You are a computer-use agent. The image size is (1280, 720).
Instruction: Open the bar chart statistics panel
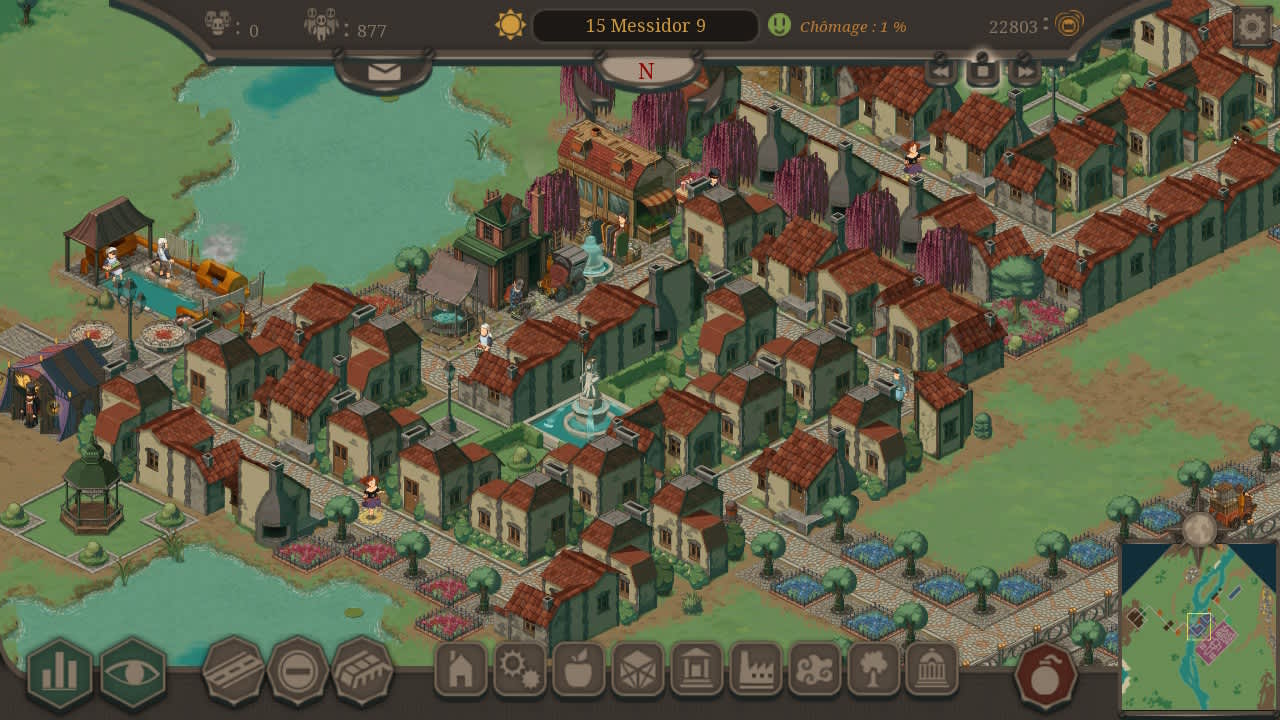tap(60, 673)
